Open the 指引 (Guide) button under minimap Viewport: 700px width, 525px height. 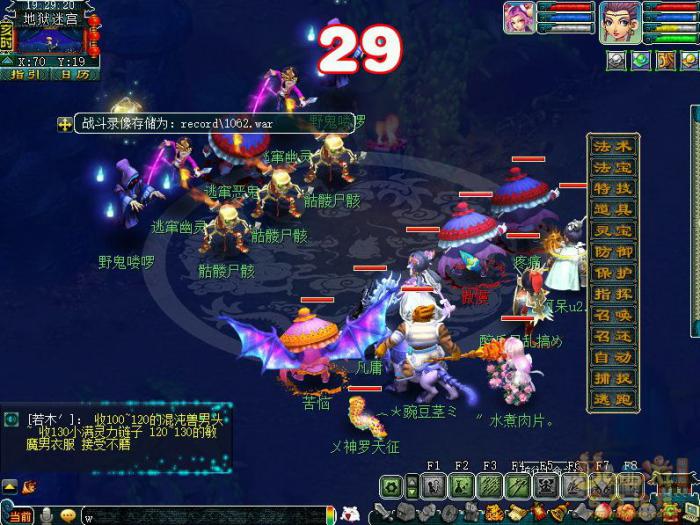pyautogui.click(x=27, y=73)
